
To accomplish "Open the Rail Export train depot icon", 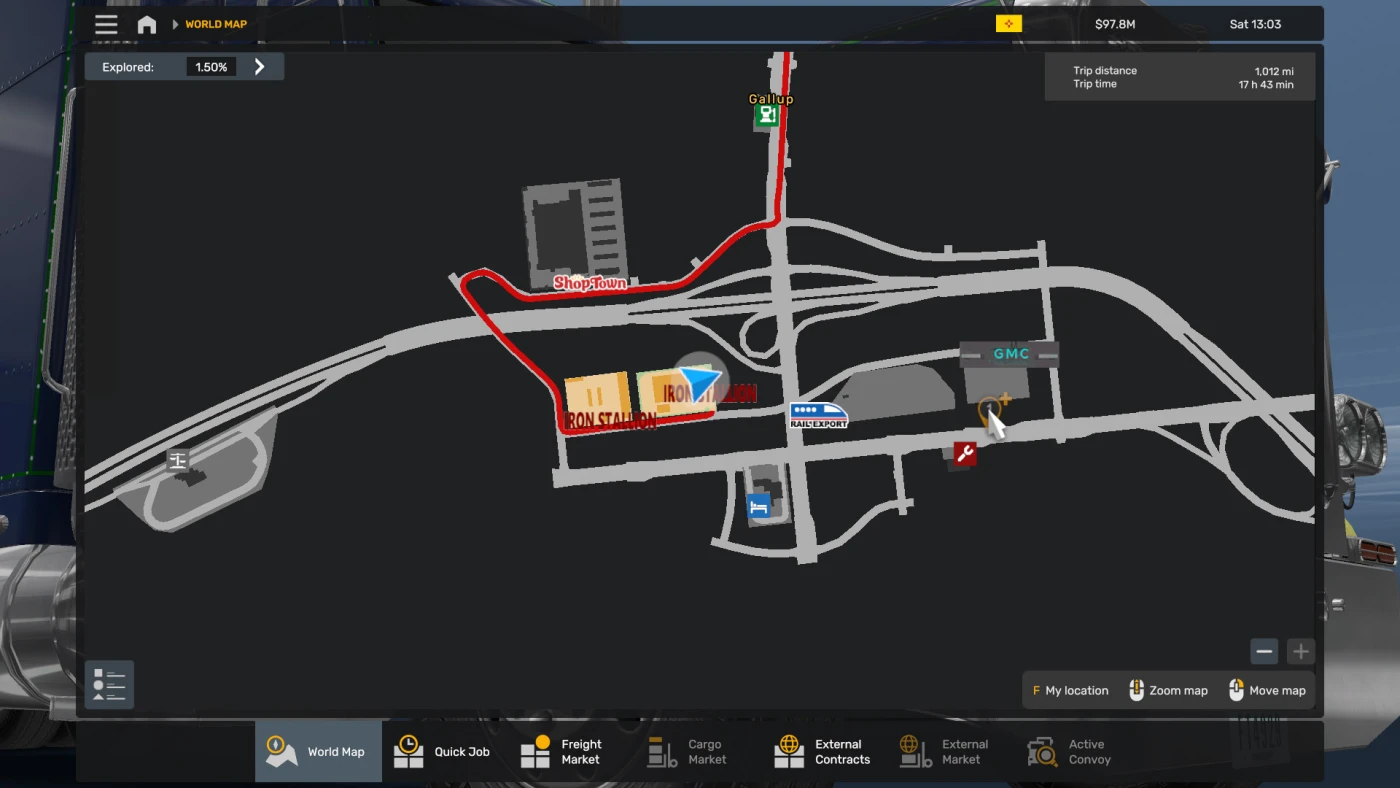I will (819, 413).
